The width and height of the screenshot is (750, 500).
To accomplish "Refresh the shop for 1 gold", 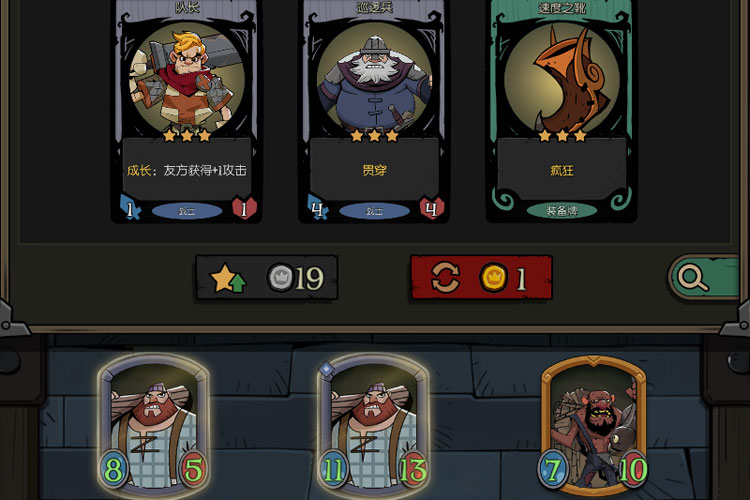I will click(x=481, y=278).
